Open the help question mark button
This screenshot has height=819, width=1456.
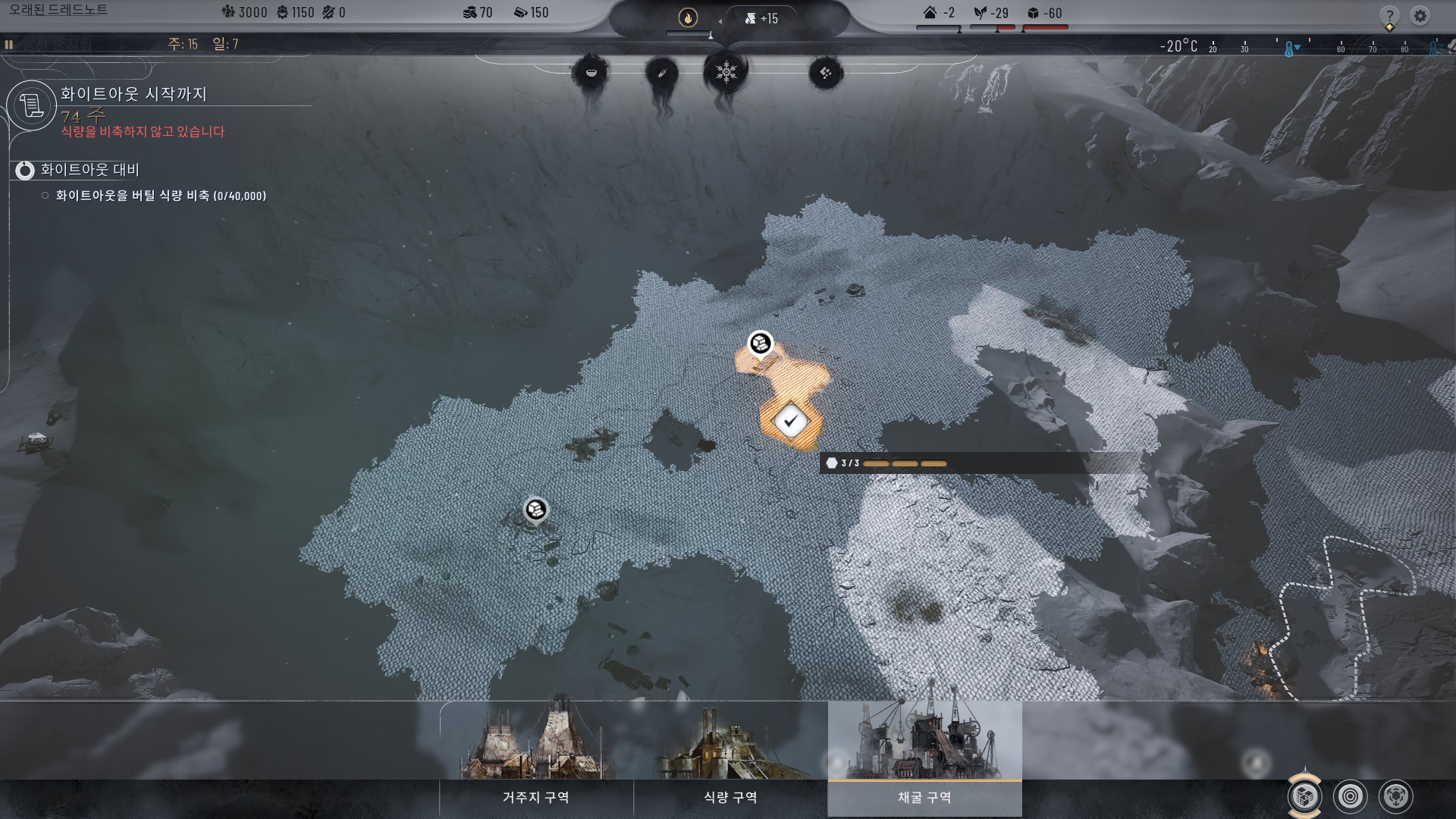1389,16
